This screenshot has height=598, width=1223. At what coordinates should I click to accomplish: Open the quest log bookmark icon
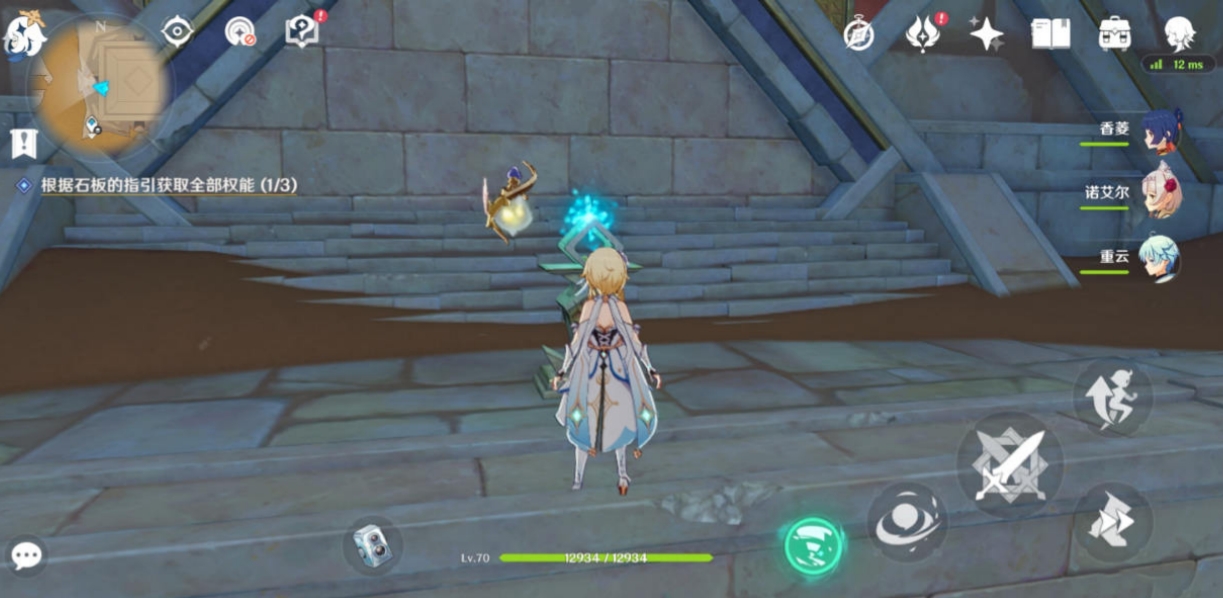click(22, 143)
